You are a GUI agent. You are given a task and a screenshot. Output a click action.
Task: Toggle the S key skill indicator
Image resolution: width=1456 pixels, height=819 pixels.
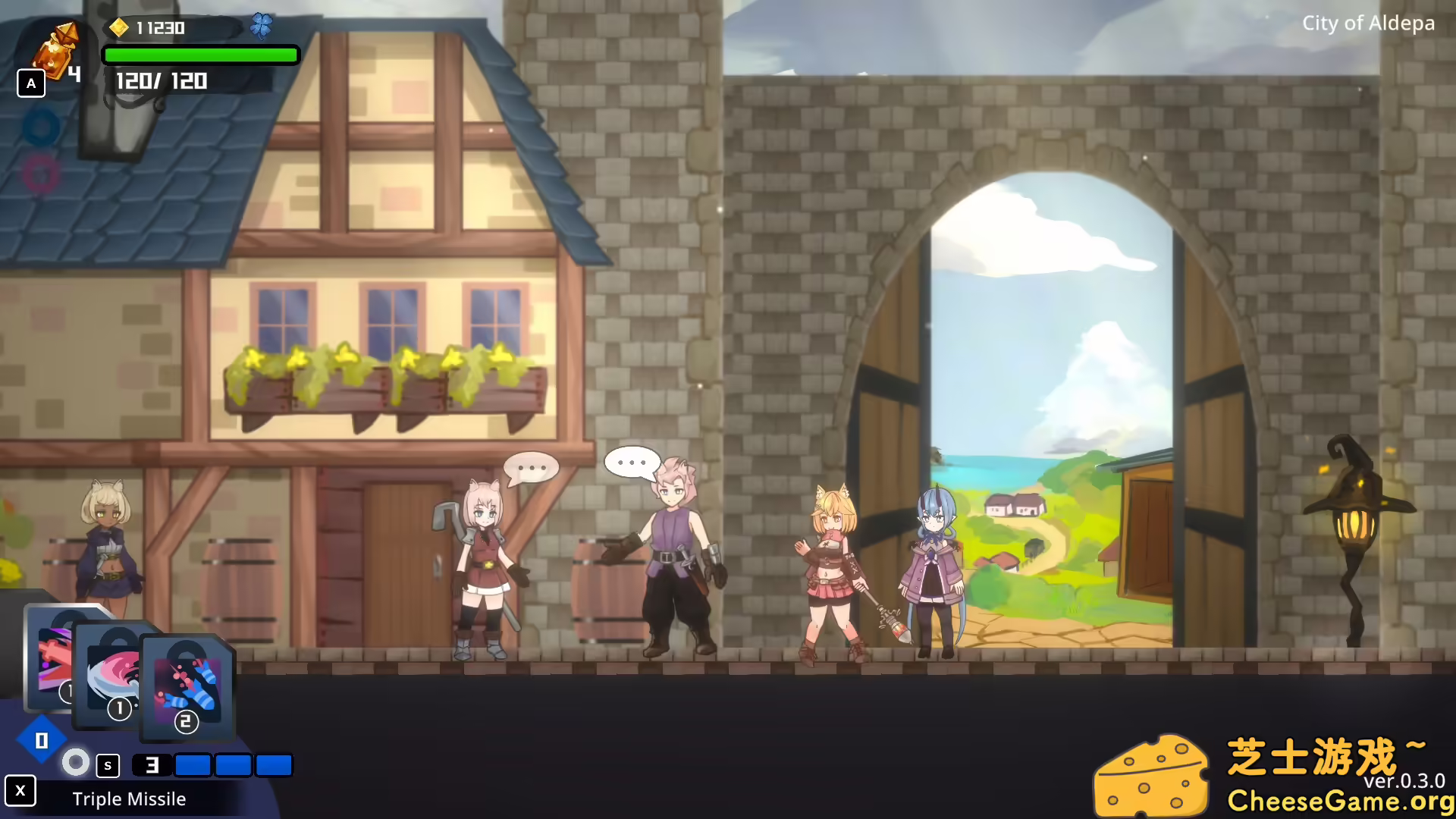coord(107,765)
